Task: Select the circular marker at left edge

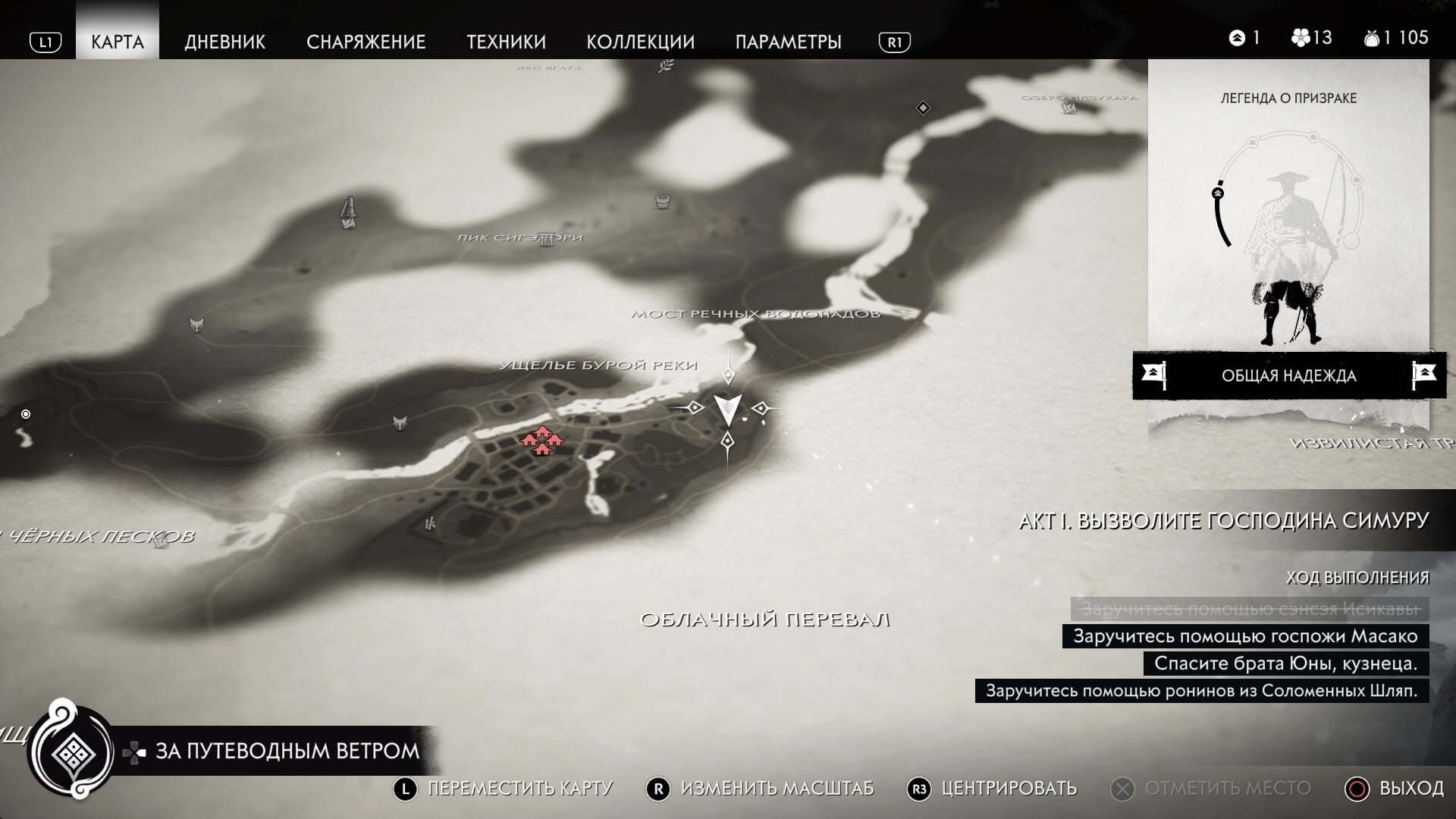Action: click(x=26, y=414)
